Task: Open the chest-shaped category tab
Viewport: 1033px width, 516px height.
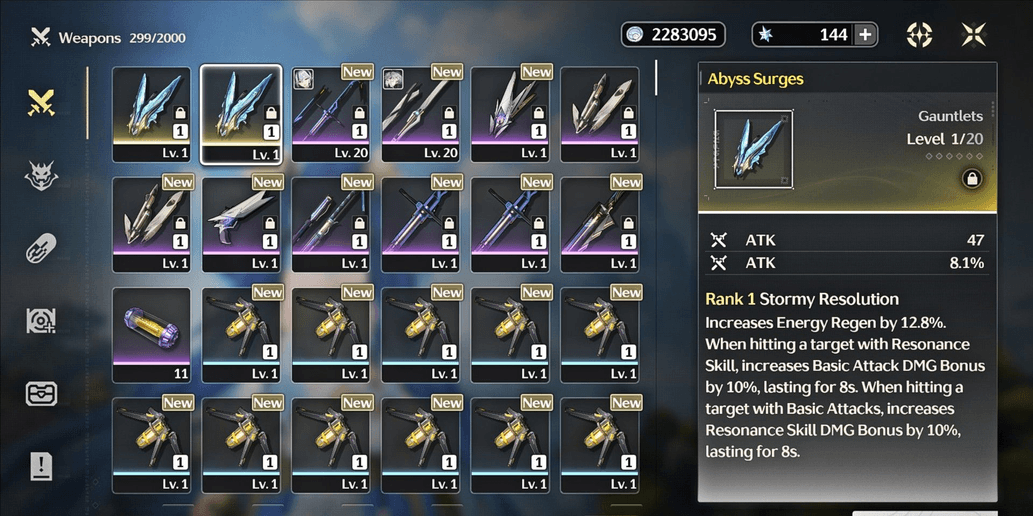Action: pyautogui.click(x=40, y=393)
